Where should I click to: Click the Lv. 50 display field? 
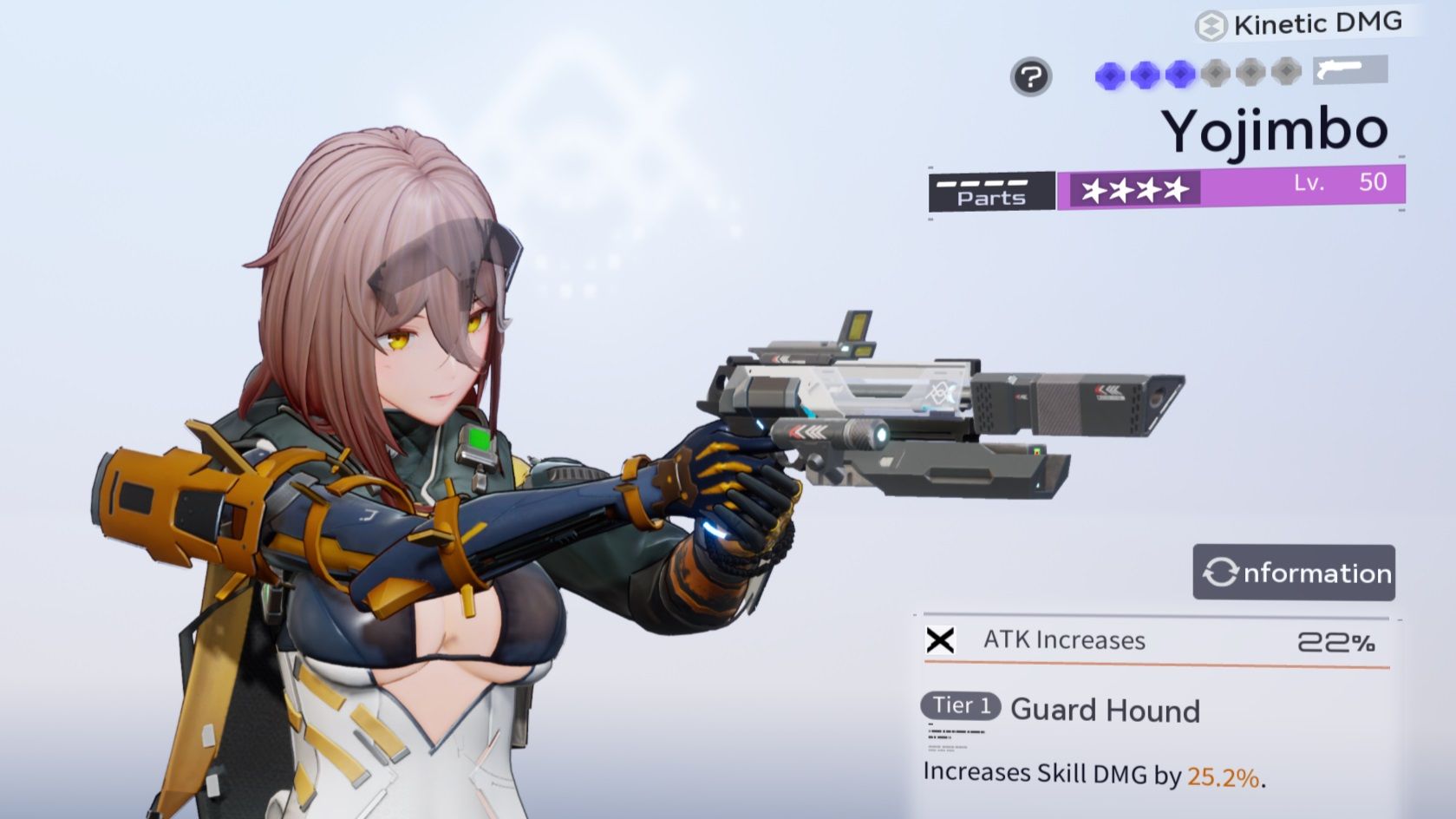[1340, 186]
